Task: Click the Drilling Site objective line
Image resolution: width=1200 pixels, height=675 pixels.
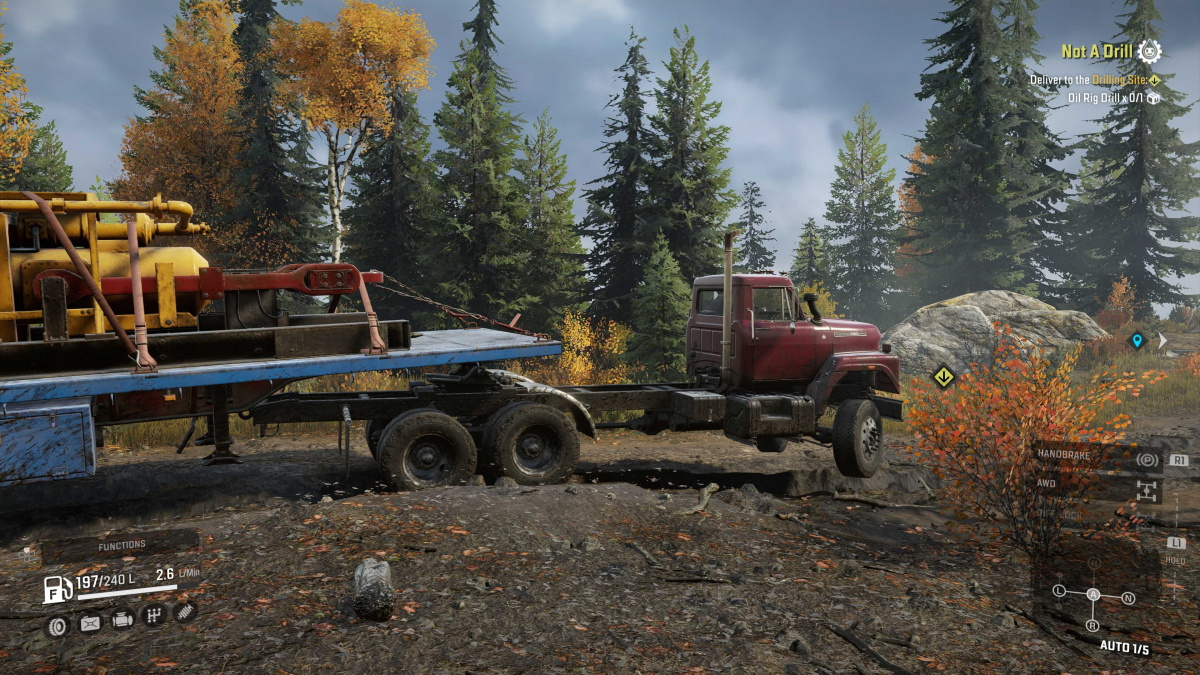Action: (x=1094, y=79)
